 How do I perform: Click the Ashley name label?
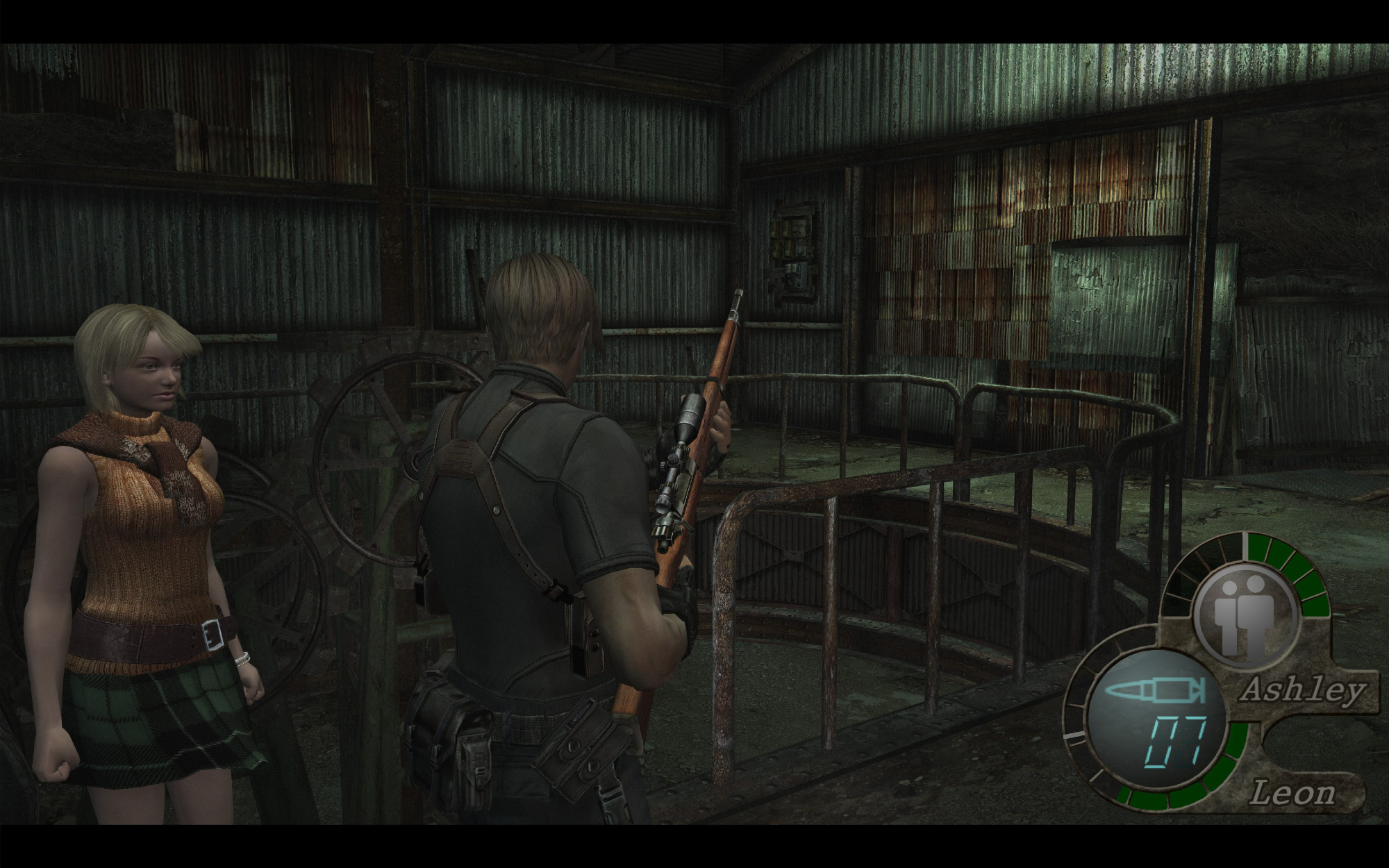[1304, 692]
